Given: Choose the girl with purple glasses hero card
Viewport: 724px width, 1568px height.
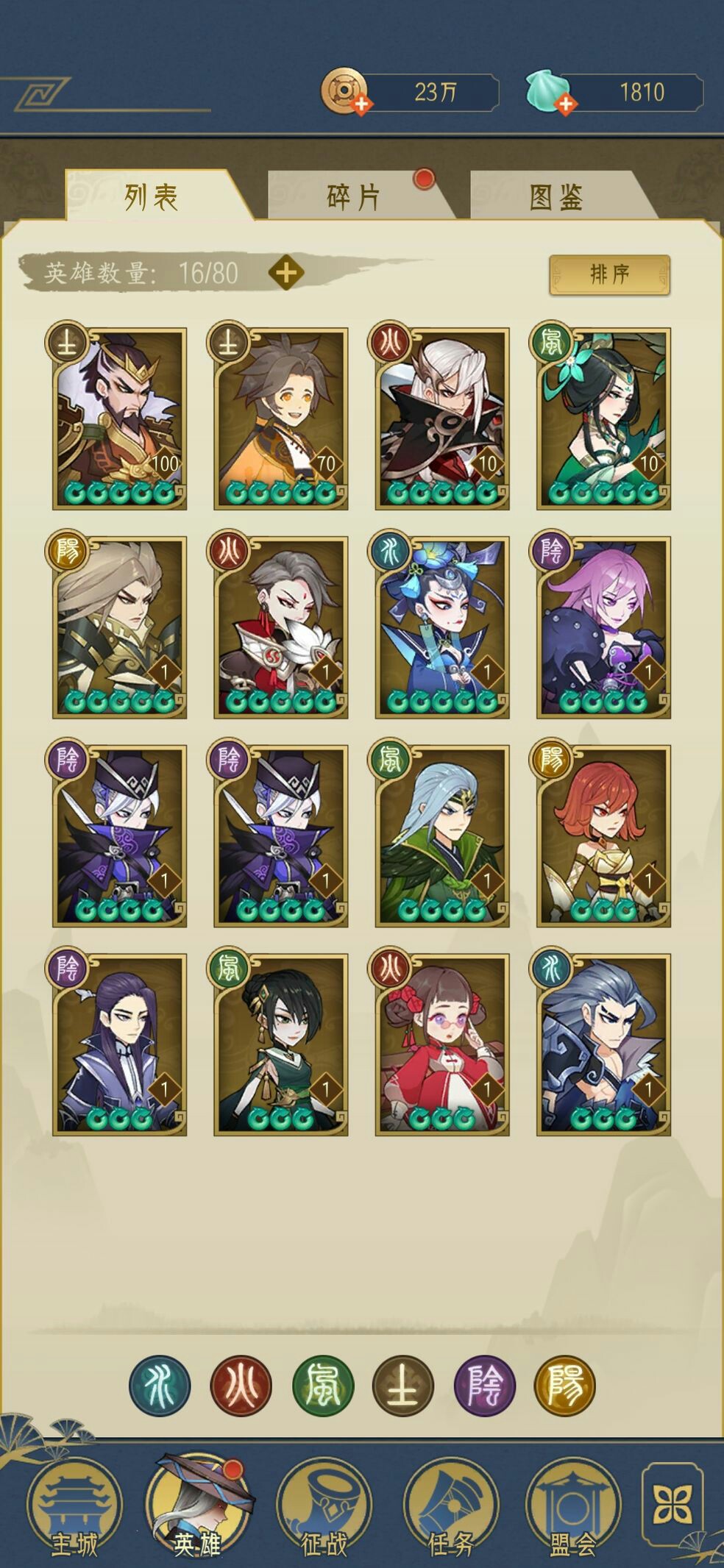Looking at the screenshot, I should pos(441,1045).
